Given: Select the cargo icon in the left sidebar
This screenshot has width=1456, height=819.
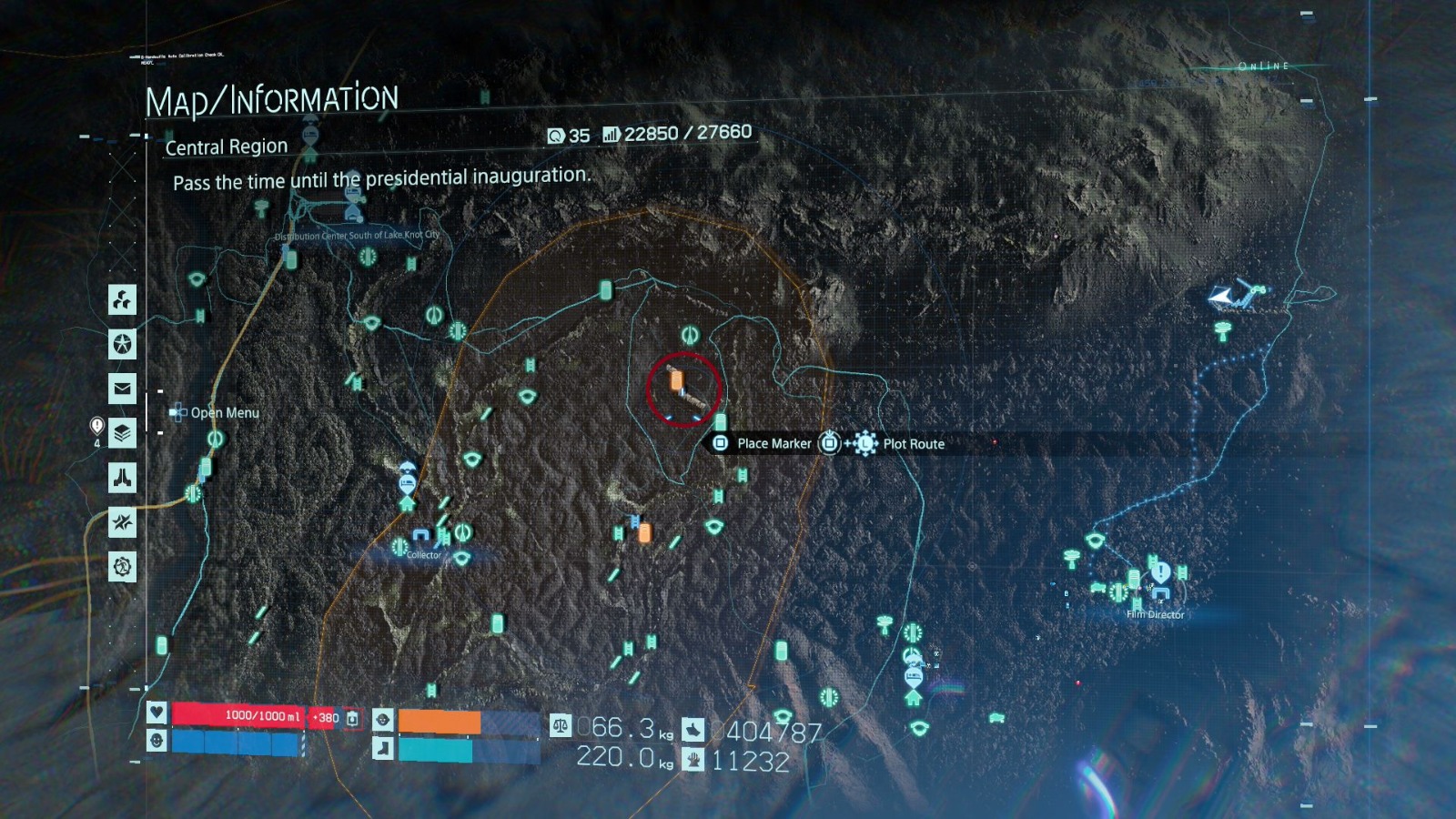Looking at the screenshot, I should tap(123, 301).
